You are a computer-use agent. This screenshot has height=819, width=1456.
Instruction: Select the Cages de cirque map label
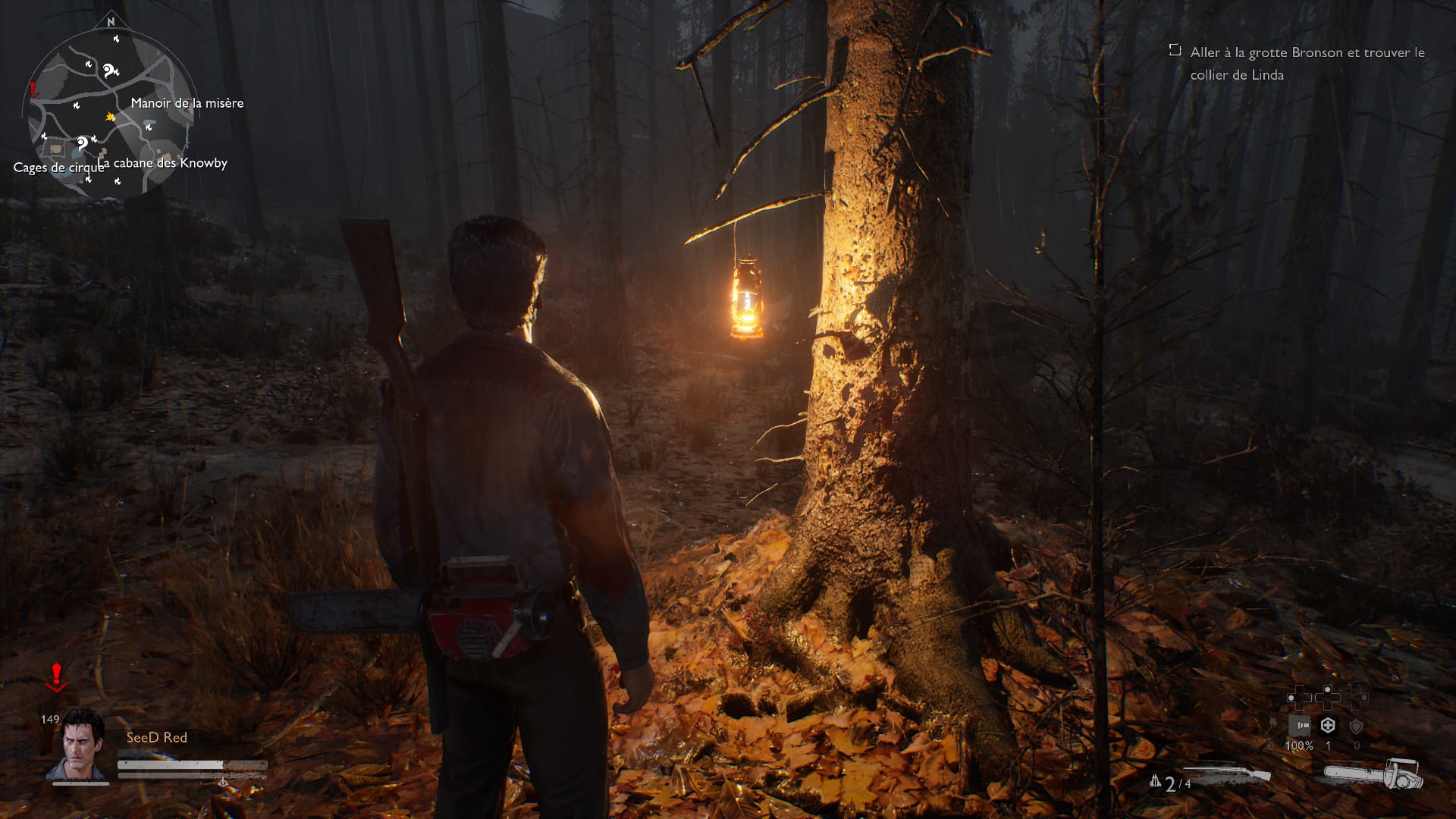click(58, 168)
